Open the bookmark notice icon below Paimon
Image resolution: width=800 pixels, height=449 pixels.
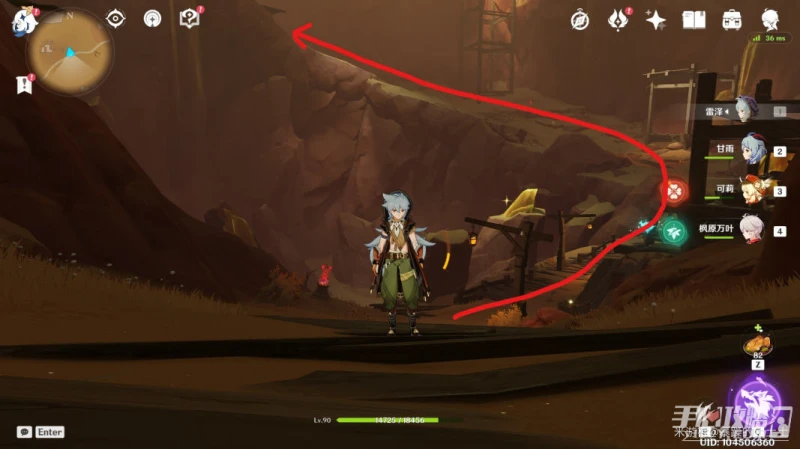tap(24, 85)
